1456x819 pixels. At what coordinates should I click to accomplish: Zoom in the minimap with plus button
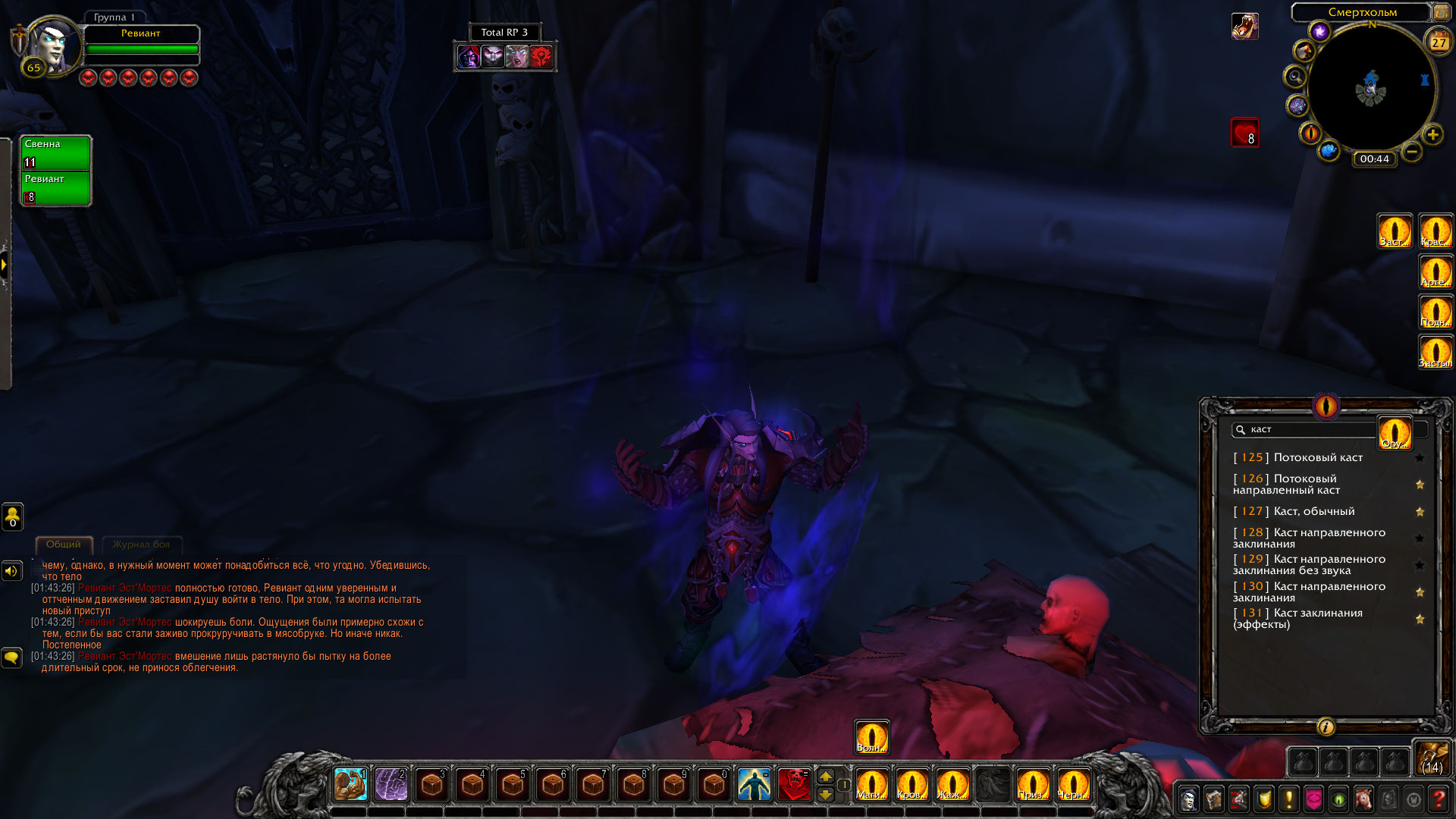[x=1432, y=135]
